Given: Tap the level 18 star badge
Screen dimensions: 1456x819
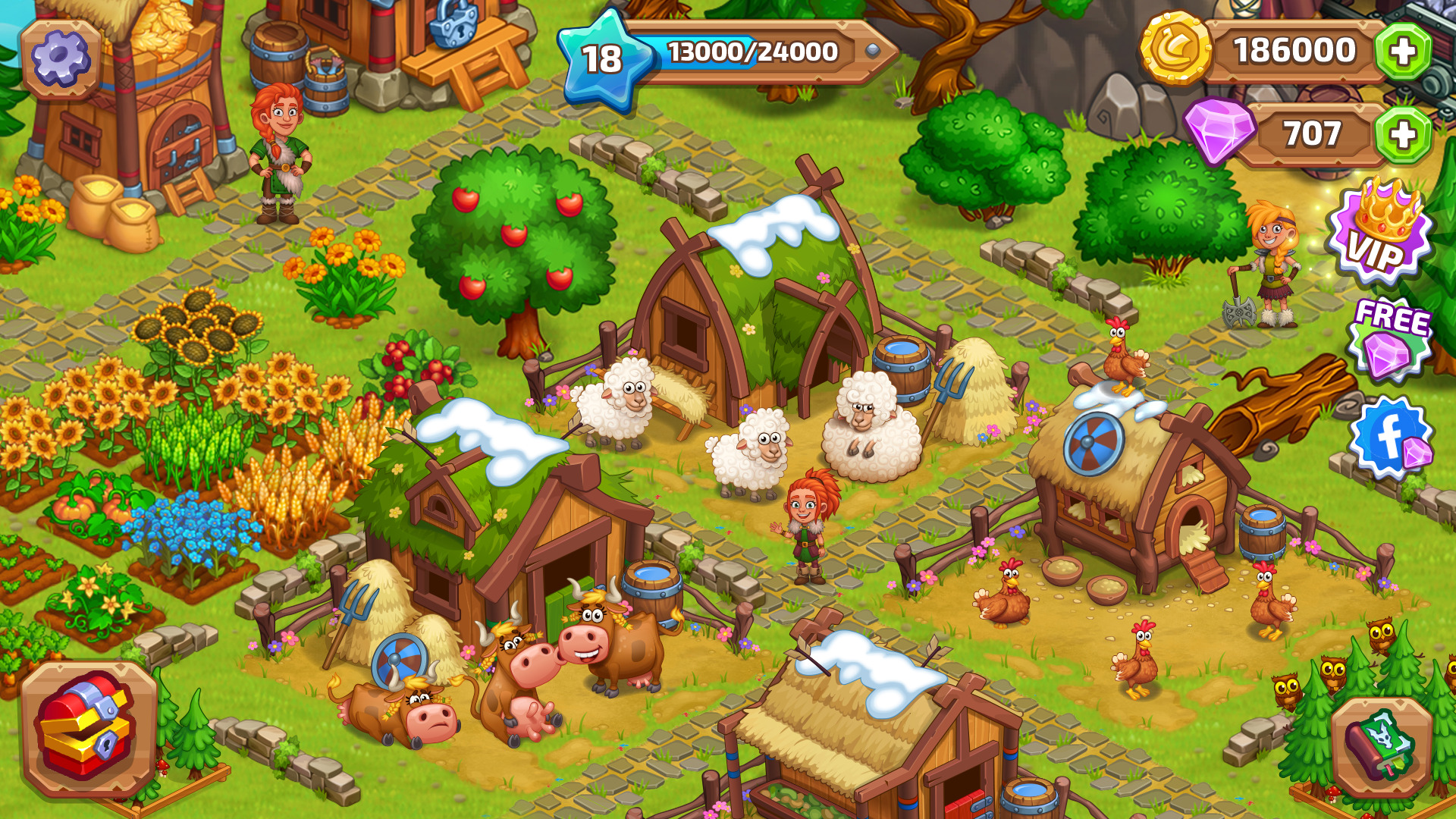Looking at the screenshot, I should 603,59.
